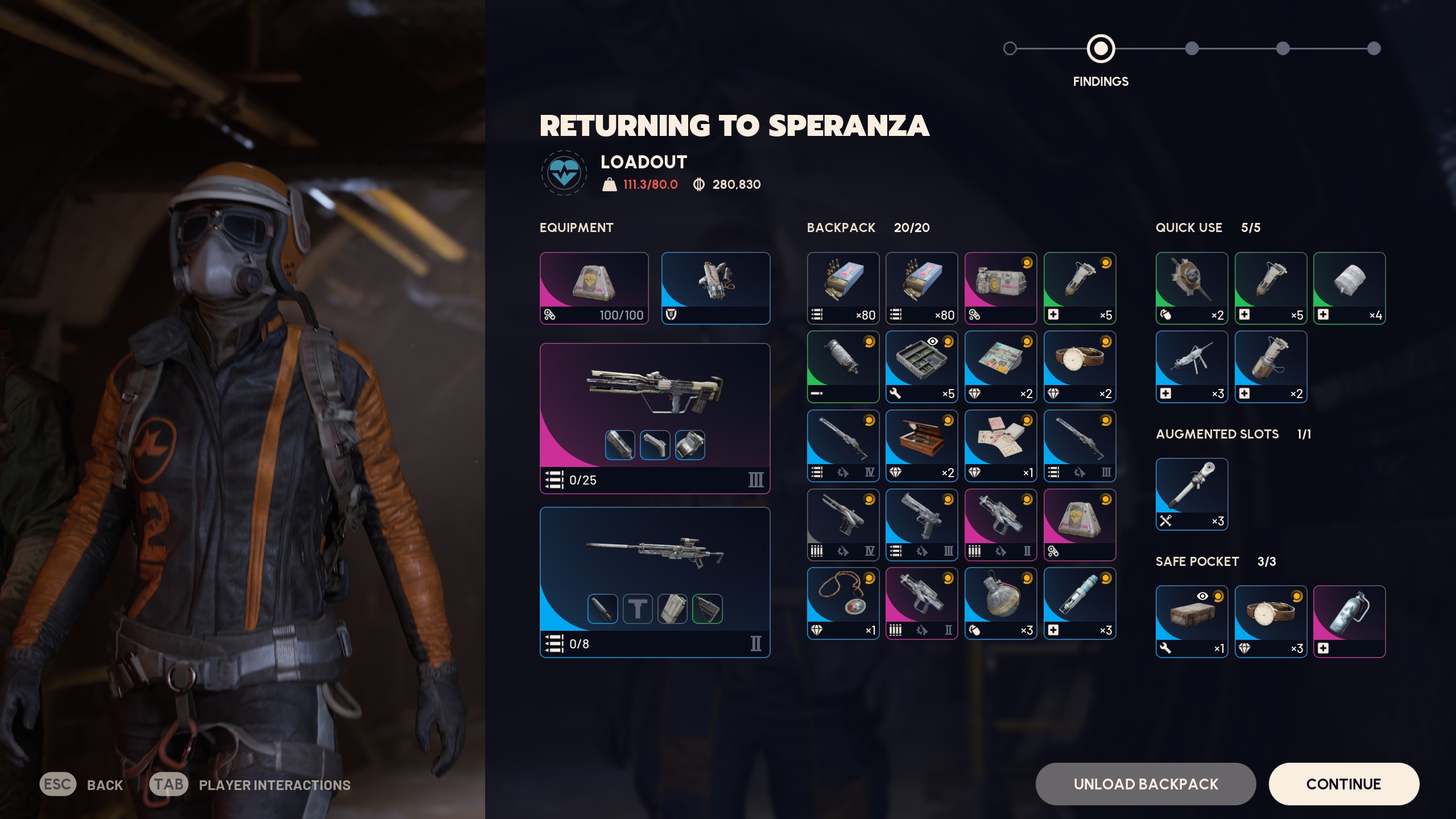Click the spray canister in the Safe Pocket
This screenshot has width=1456, height=819.
pyautogui.click(x=1350, y=622)
